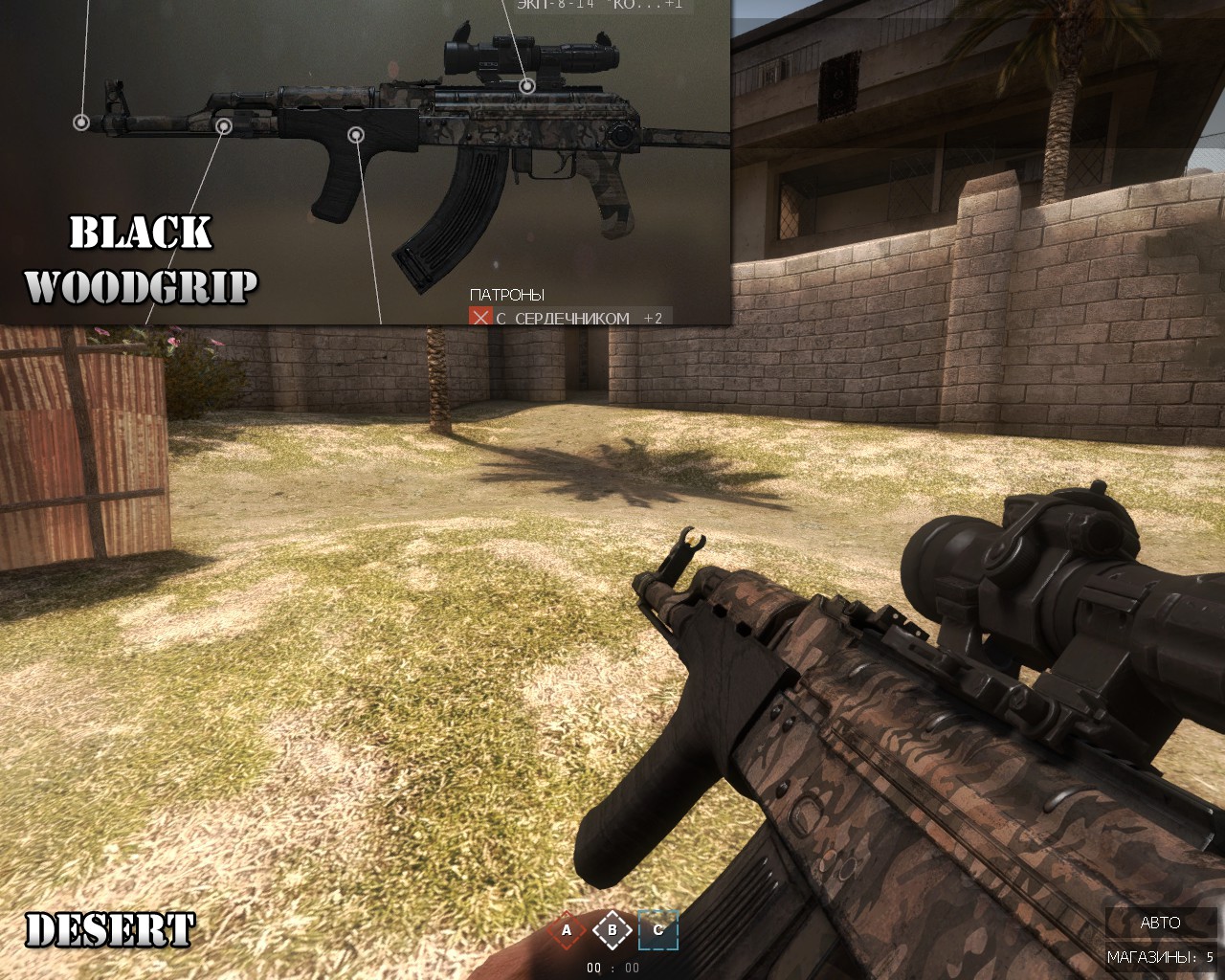Click the pistol grip attachment node
Image resolution: width=1225 pixels, height=980 pixels.
tap(355, 135)
